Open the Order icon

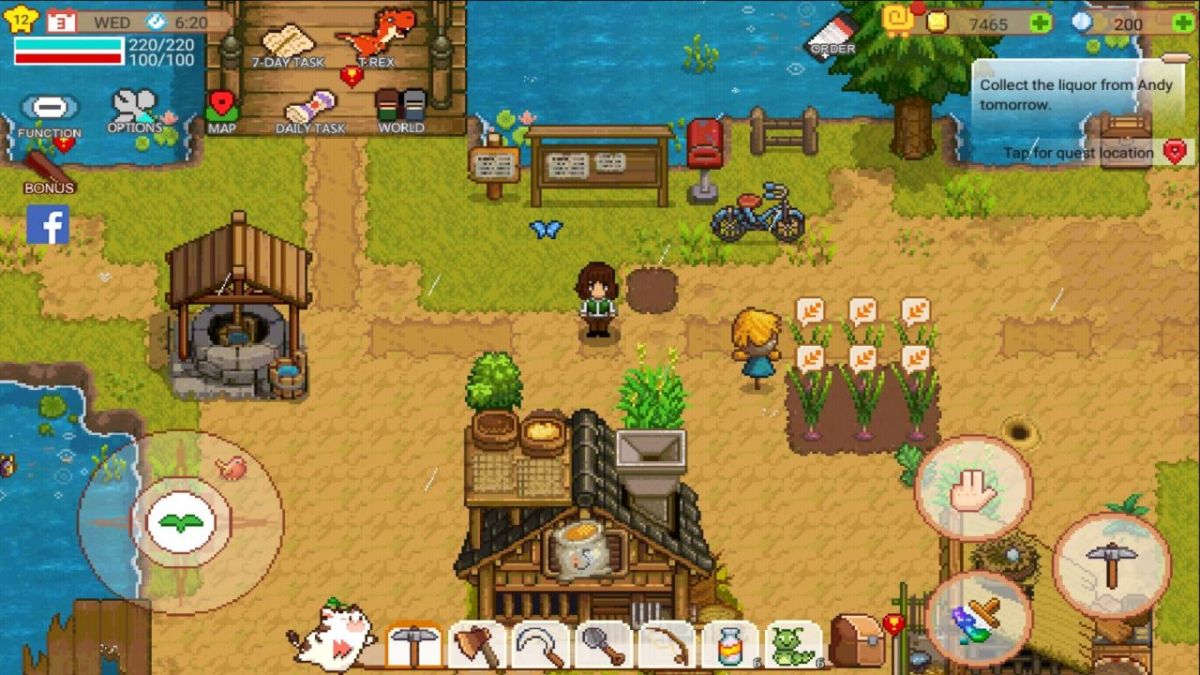tap(832, 35)
